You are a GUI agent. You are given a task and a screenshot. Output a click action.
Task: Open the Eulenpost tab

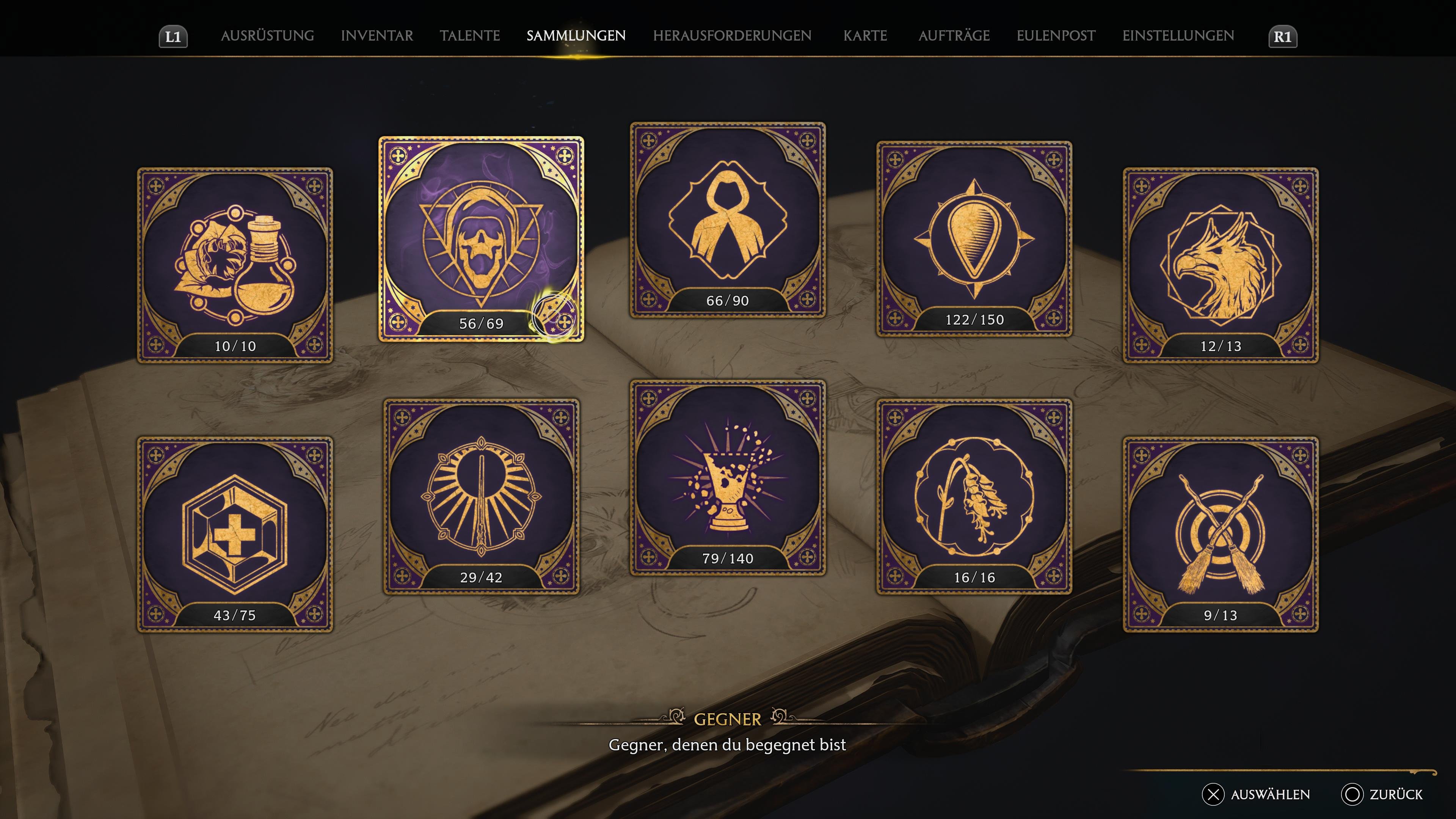pyautogui.click(x=1056, y=36)
